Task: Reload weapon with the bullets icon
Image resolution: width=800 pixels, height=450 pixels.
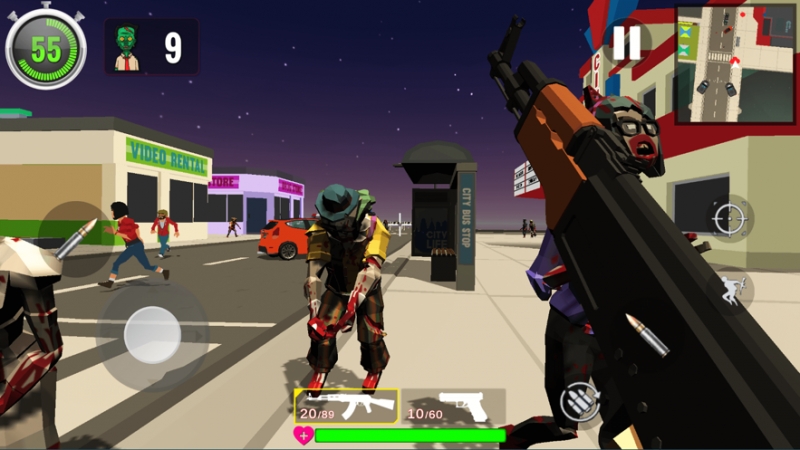Action: coord(580,401)
